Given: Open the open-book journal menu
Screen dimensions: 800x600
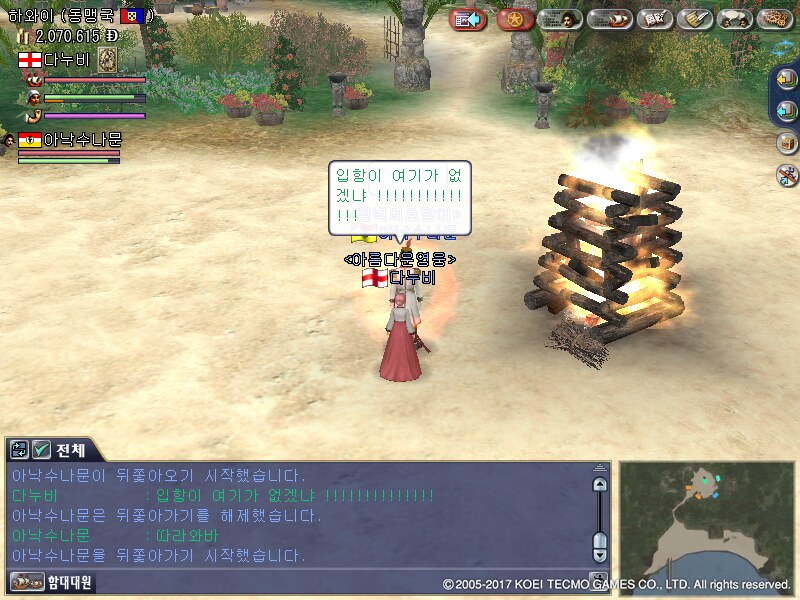Looking at the screenshot, I should tap(654, 19).
